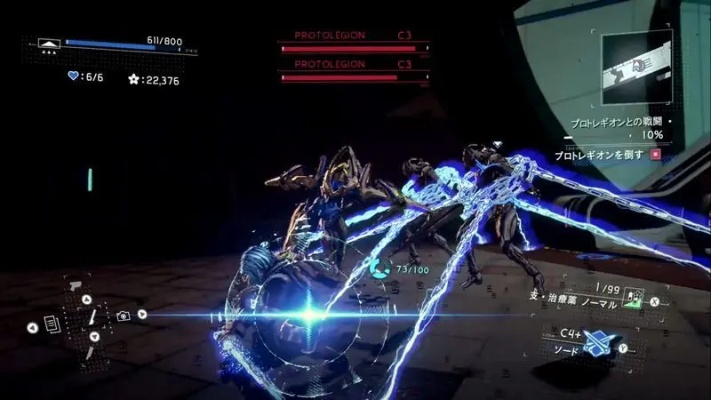The width and height of the screenshot is (711, 400).
Task: Open the documents file icon
Action: coord(53,324)
